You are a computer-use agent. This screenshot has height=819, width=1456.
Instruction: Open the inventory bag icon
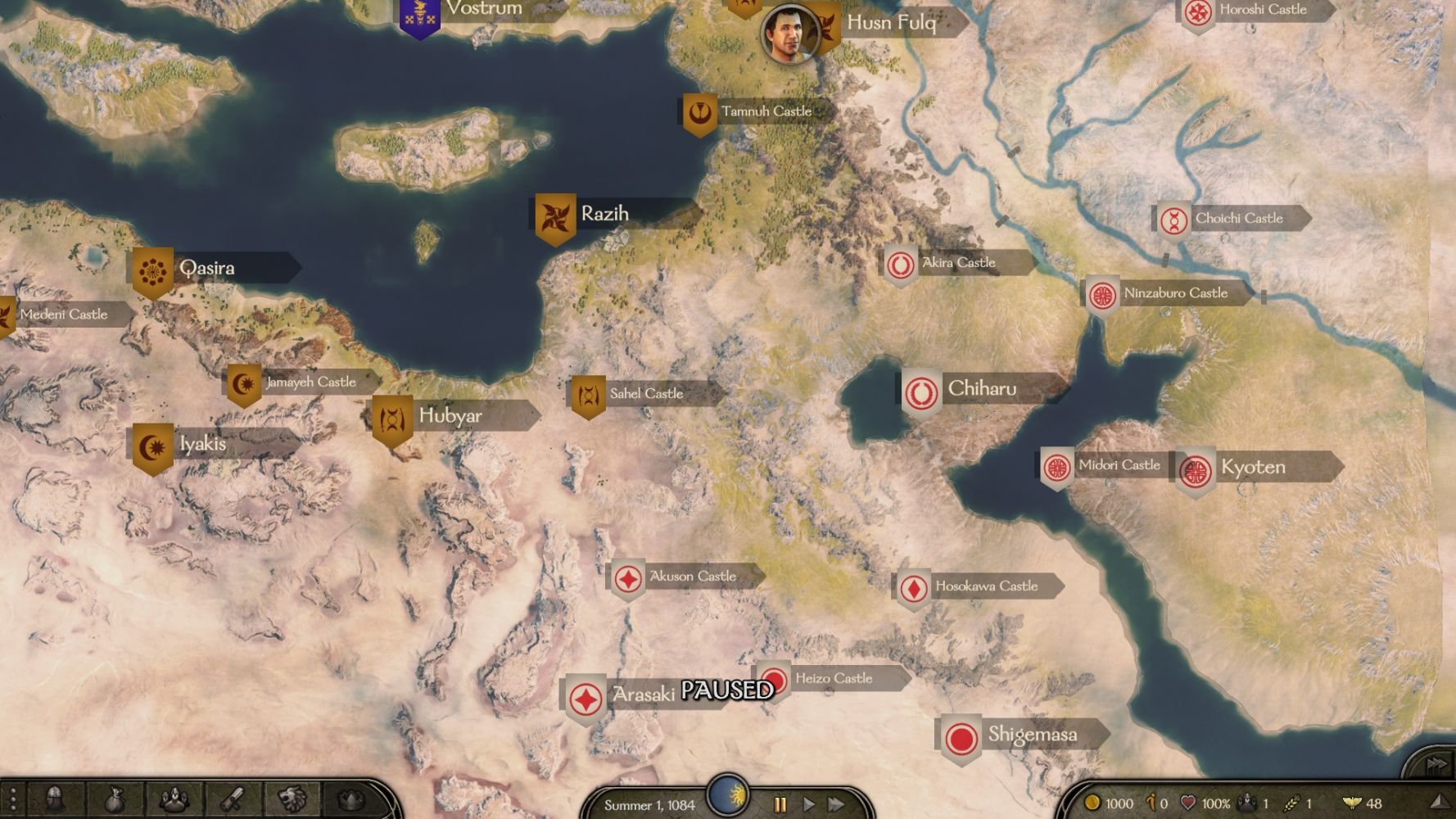[114, 799]
